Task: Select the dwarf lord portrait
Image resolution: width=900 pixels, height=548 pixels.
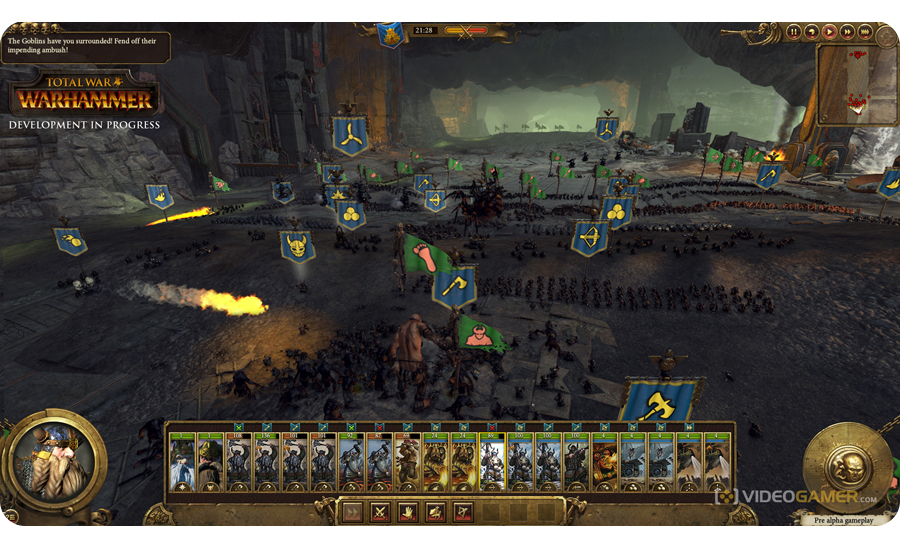Action: (x=54, y=462)
